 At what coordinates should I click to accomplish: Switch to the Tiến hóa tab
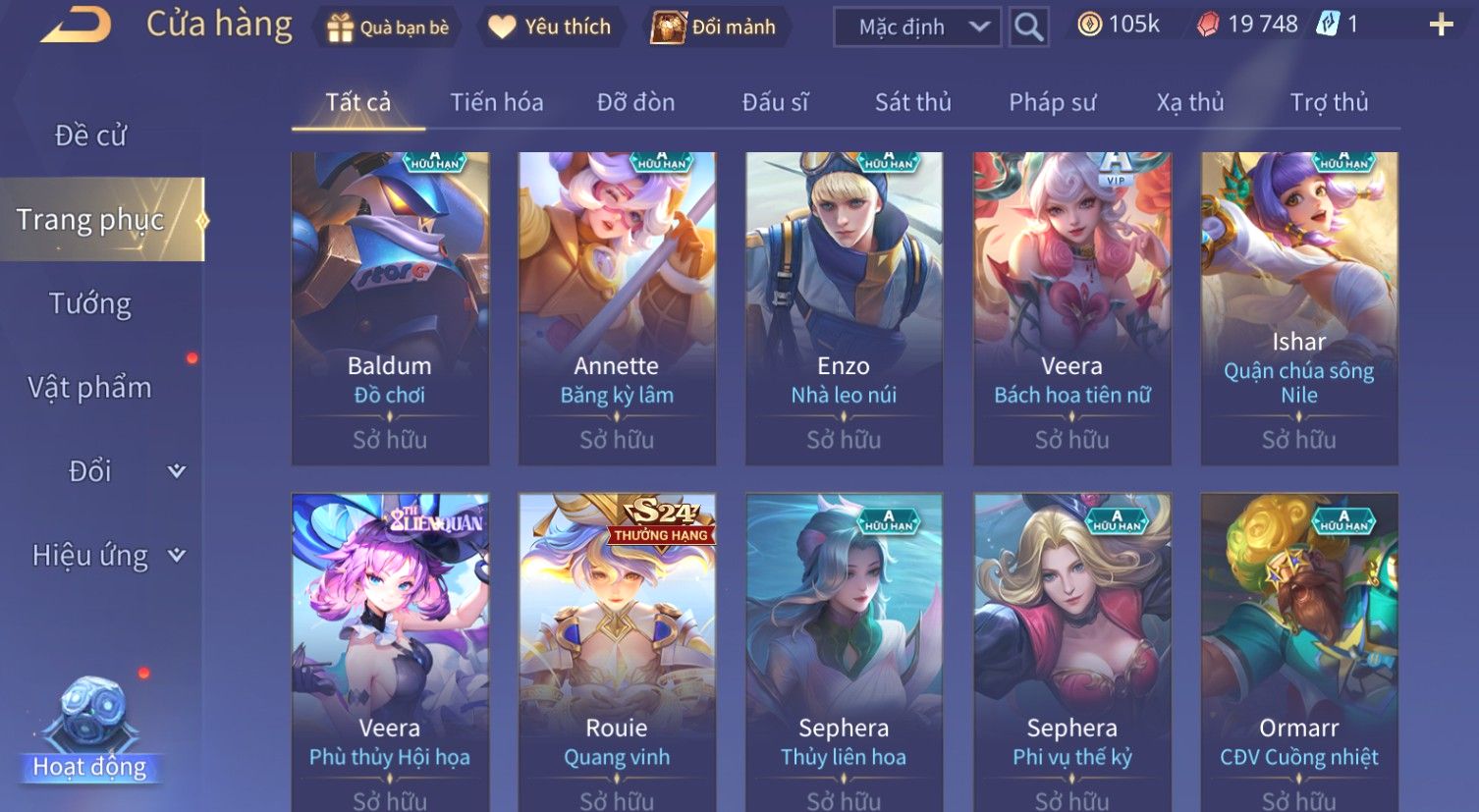click(496, 102)
